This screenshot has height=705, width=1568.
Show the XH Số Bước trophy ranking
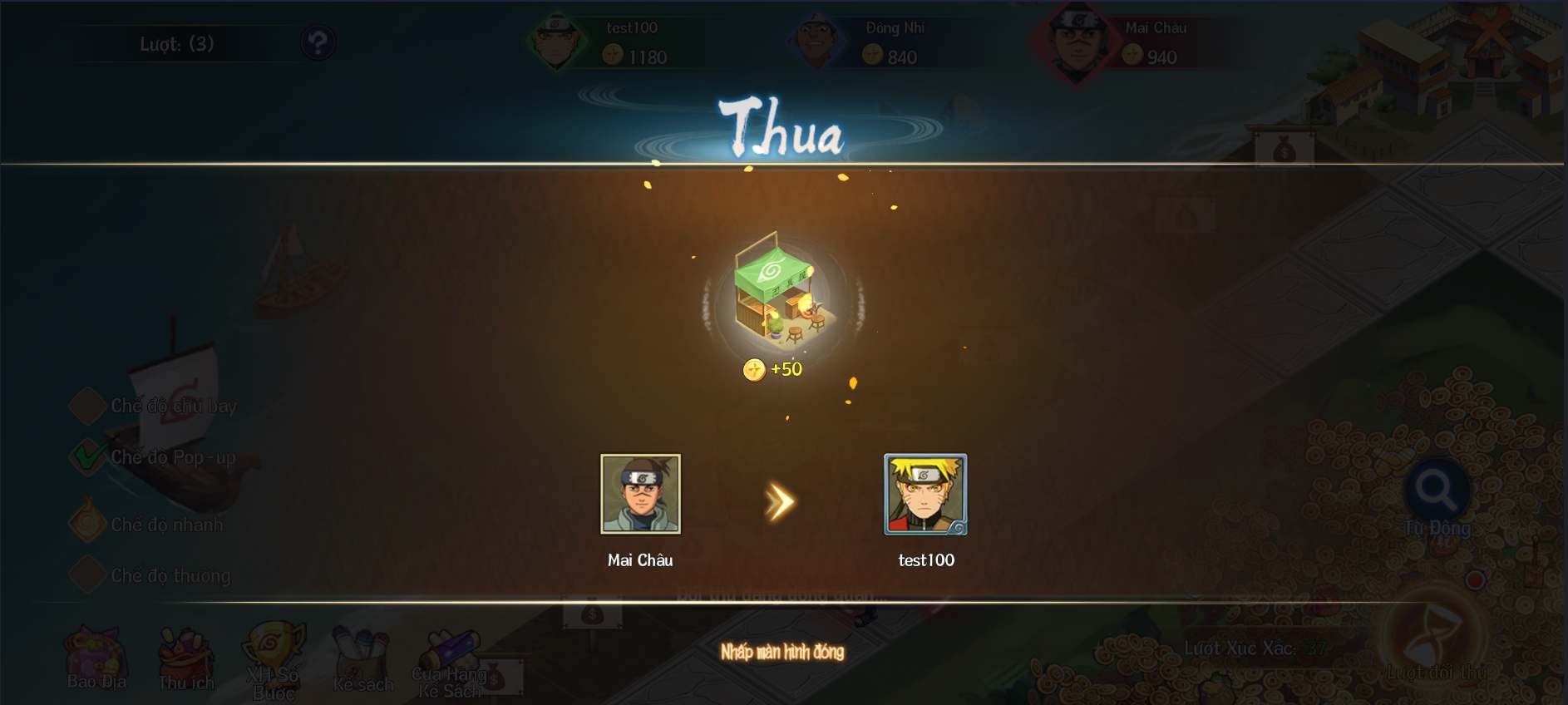pos(274,659)
